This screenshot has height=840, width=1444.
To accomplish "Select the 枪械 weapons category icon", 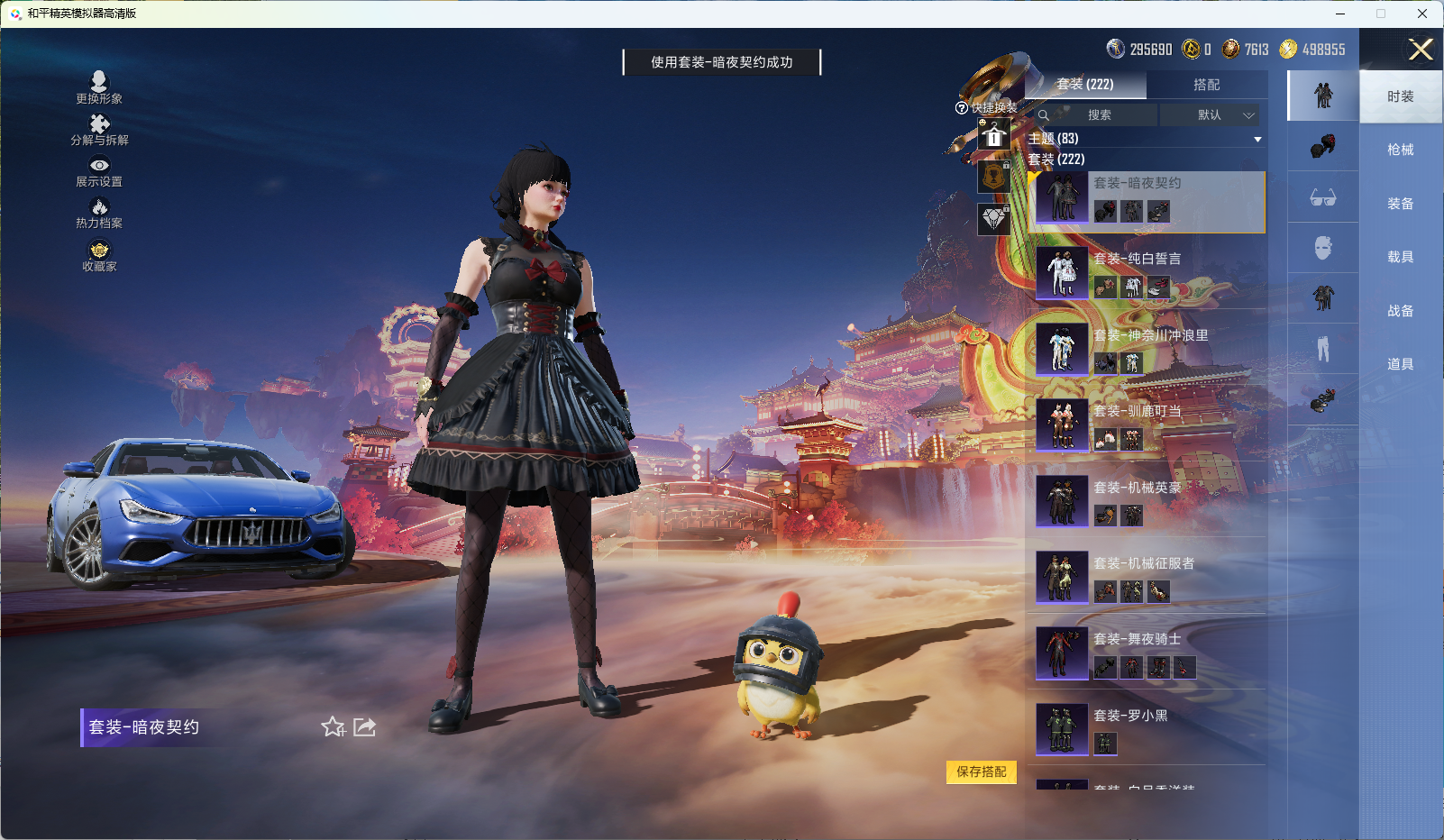I will [x=1321, y=147].
